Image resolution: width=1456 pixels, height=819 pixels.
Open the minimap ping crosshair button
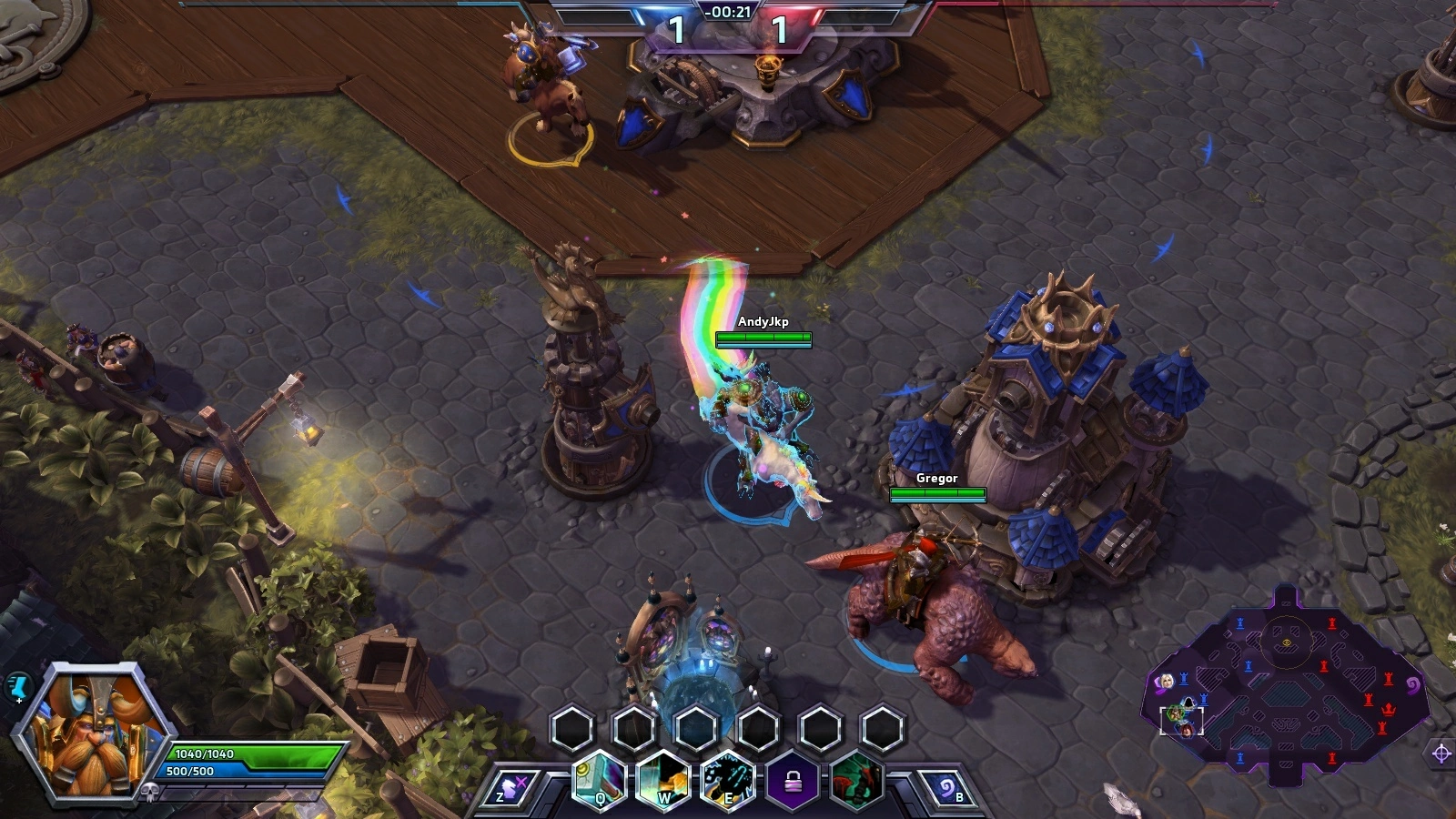(1441, 753)
